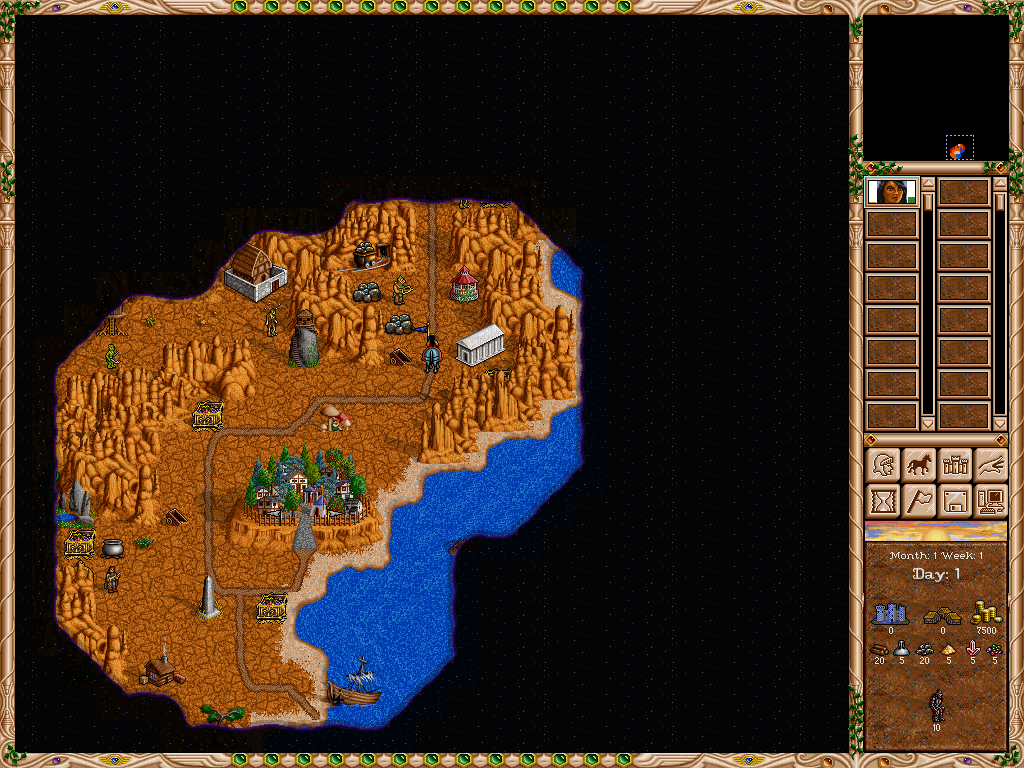Select the hero portrait in the hero list
The width and height of the screenshot is (1024, 768).
click(891, 191)
